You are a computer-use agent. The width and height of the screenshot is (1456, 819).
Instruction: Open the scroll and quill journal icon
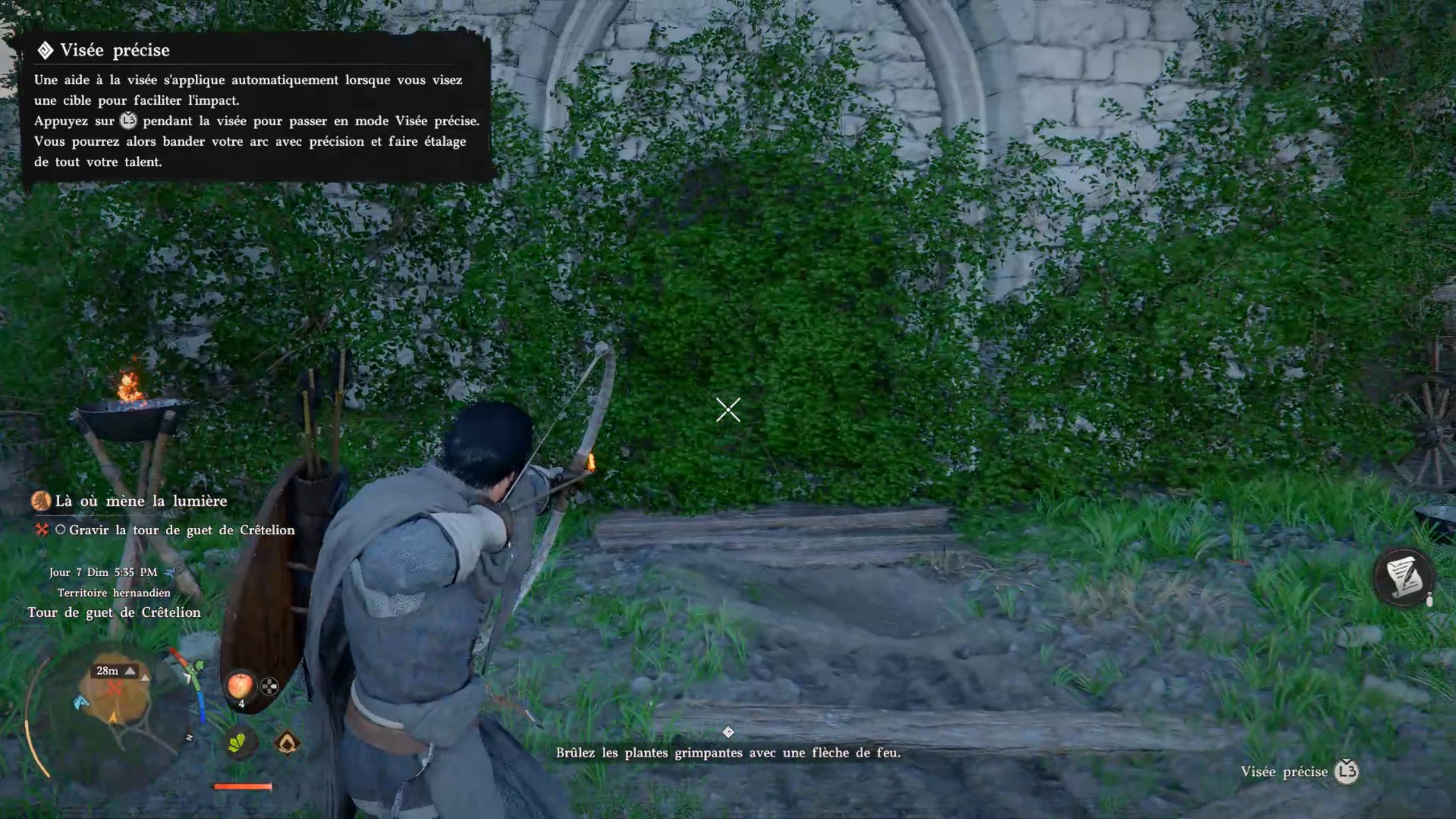tap(1403, 577)
